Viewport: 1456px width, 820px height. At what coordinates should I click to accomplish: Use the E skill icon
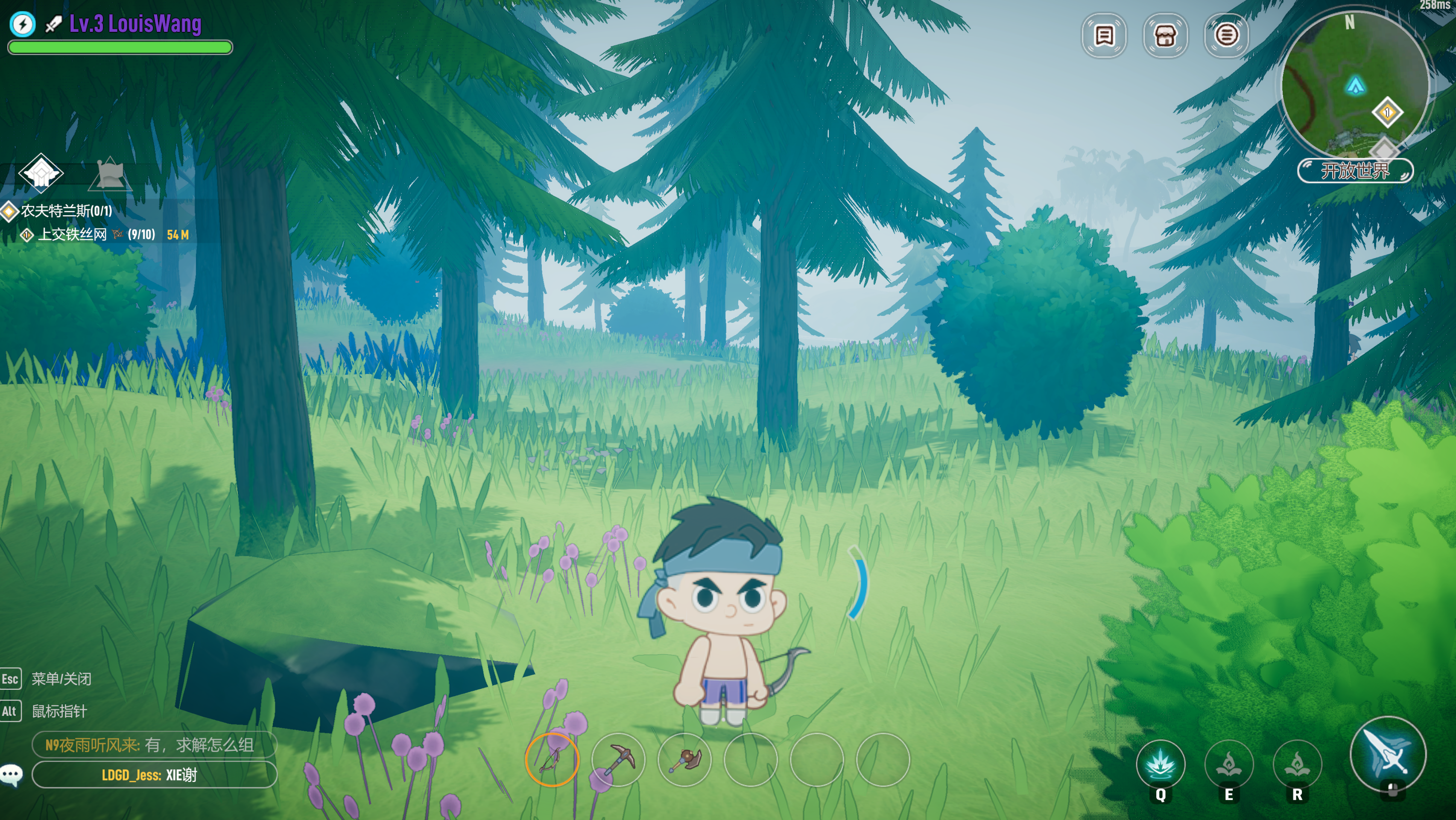pyautogui.click(x=1229, y=764)
